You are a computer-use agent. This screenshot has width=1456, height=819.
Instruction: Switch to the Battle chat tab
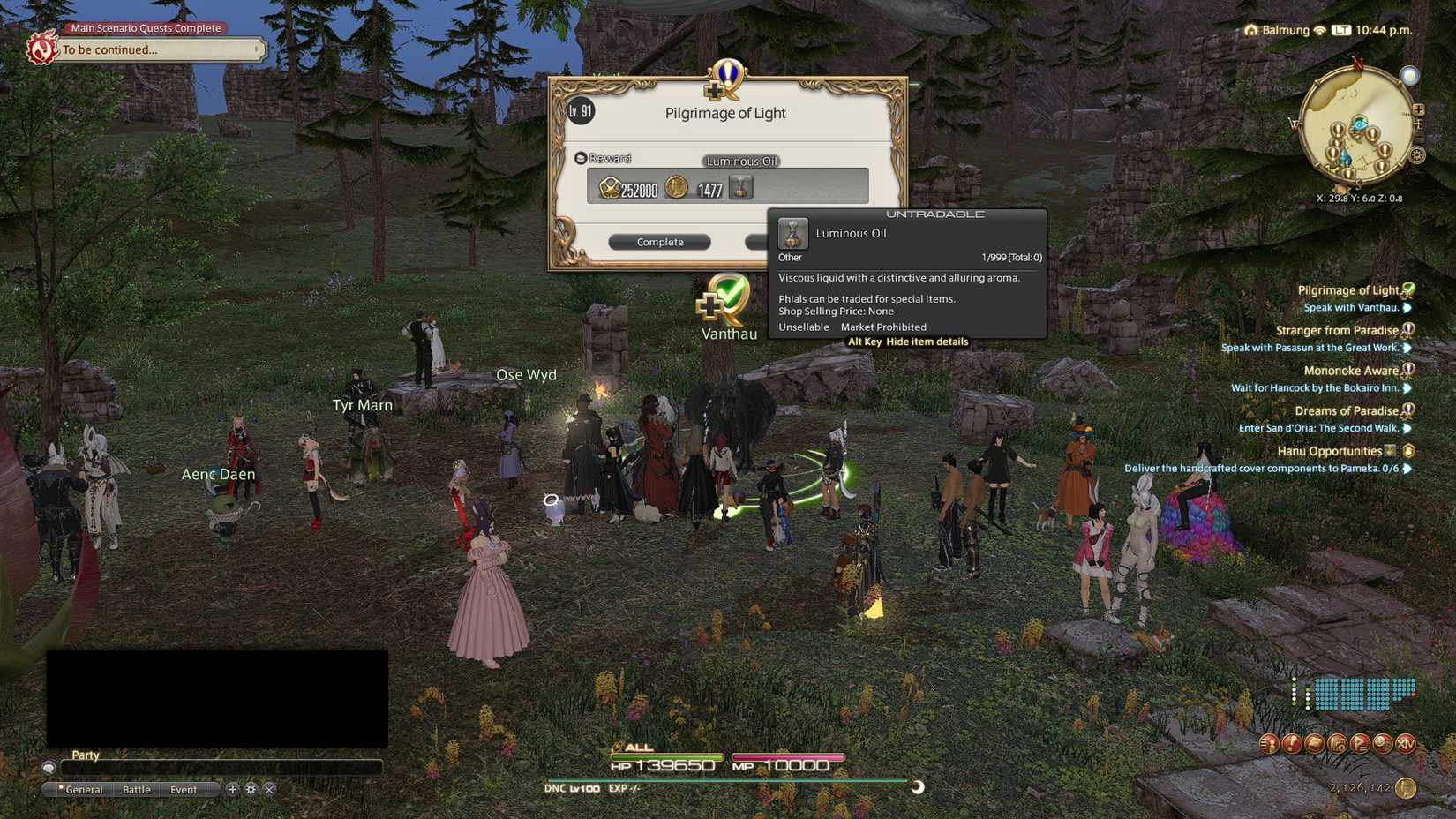pos(137,789)
